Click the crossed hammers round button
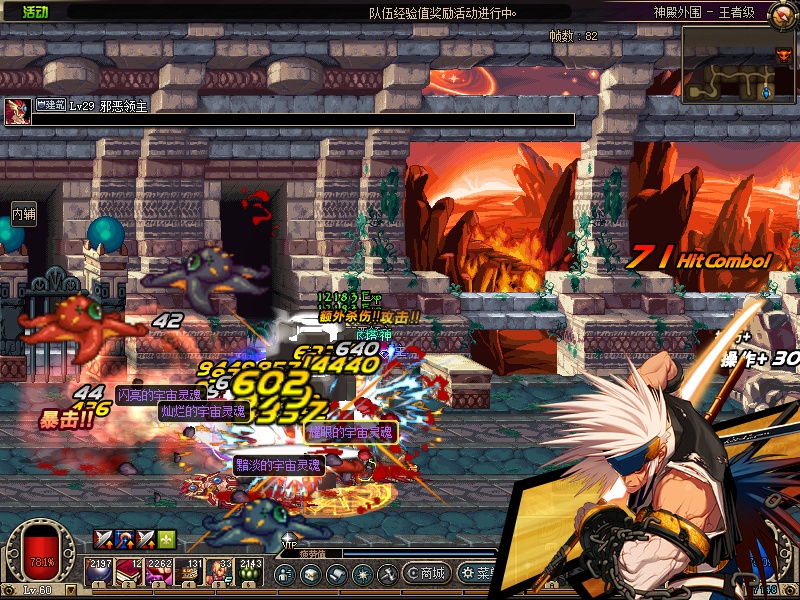 pyautogui.click(x=387, y=574)
